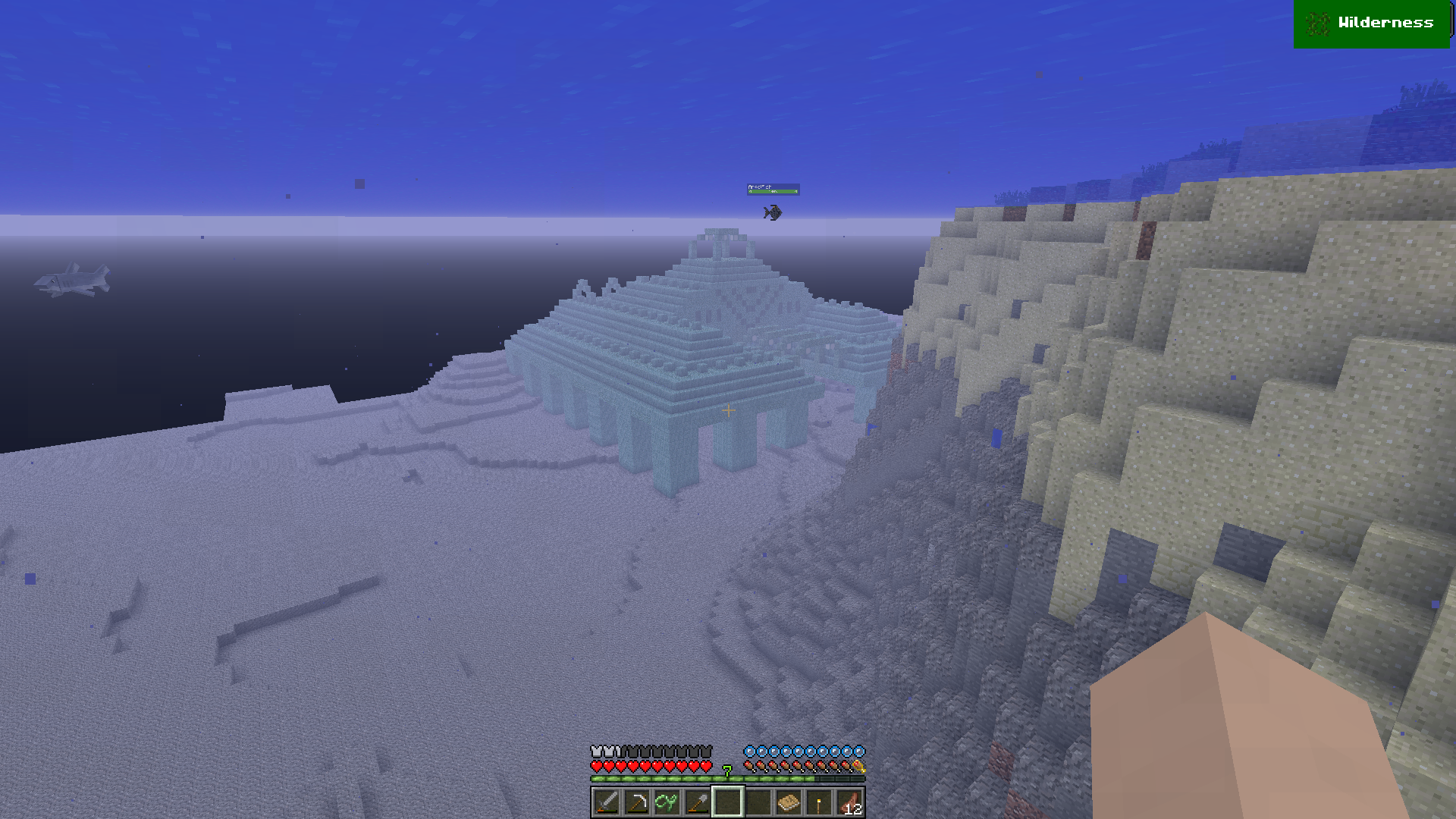Equip the shovel from the hotbar
Viewport: 1456px width, 819px height.
point(697,802)
